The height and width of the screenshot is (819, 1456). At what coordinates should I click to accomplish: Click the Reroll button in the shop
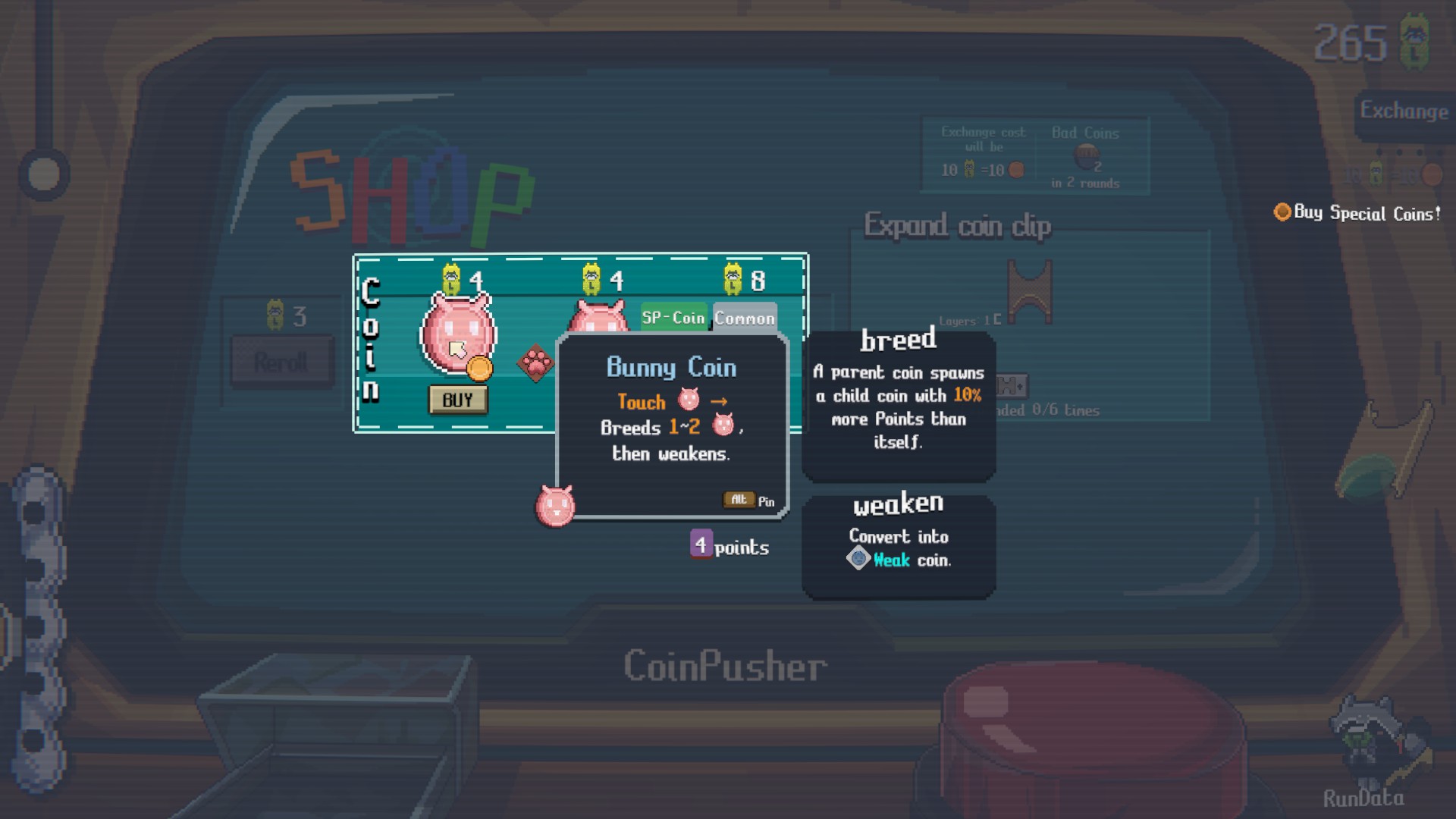[281, 362]
